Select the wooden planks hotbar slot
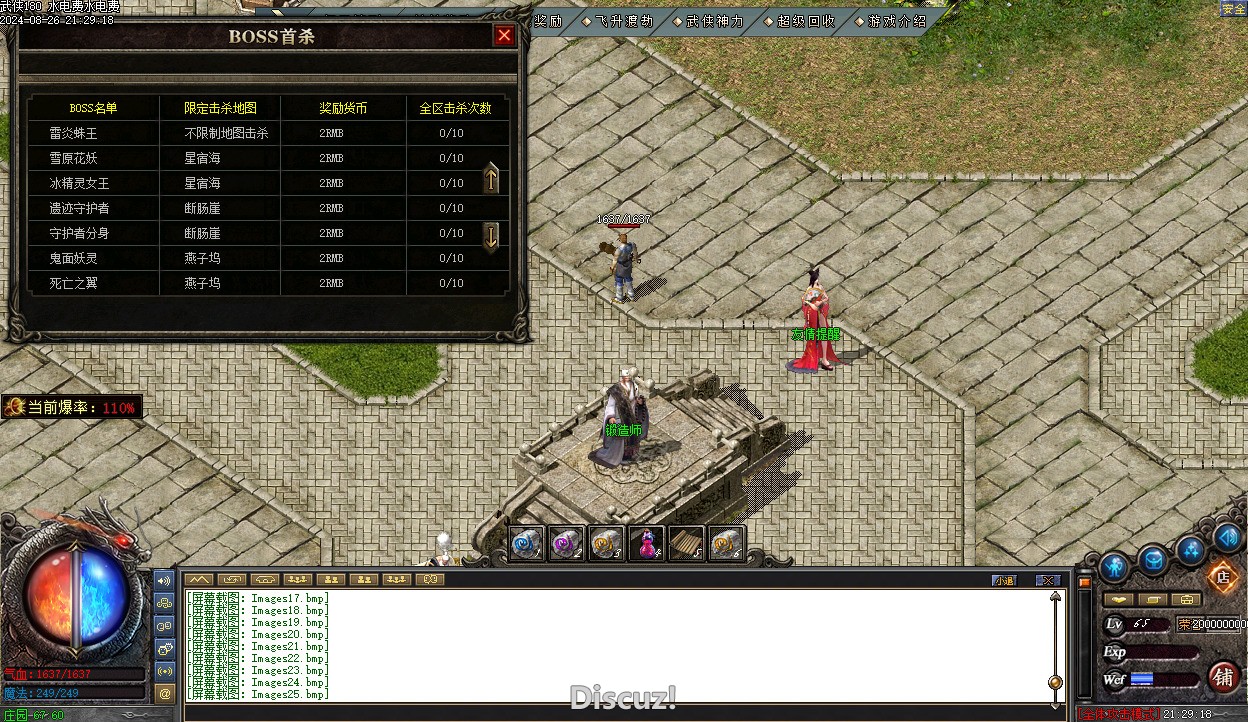The width and height of the screenshot is (1248, 722). (686, 543)
